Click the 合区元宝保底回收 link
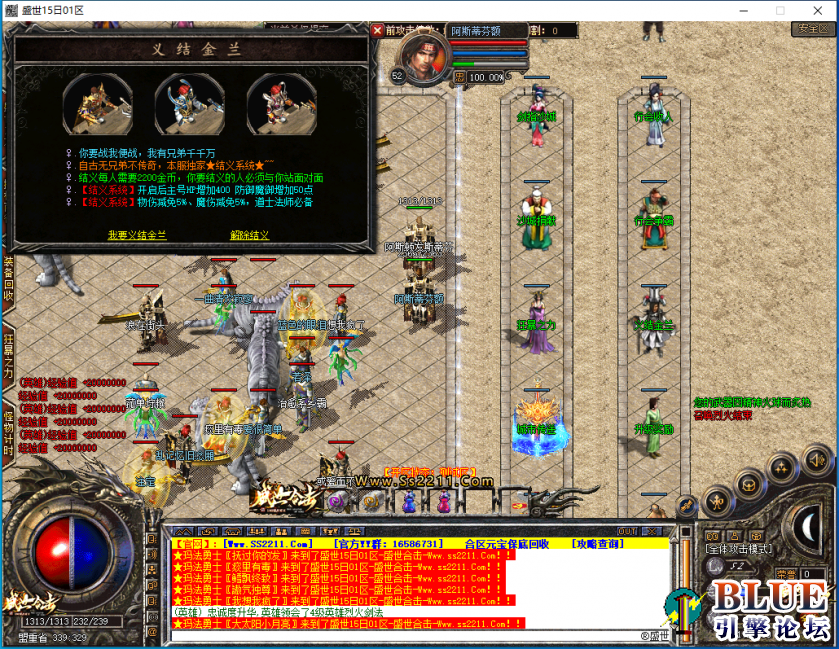This screenshot has height=649, width=839. click(x=500, y=544)
